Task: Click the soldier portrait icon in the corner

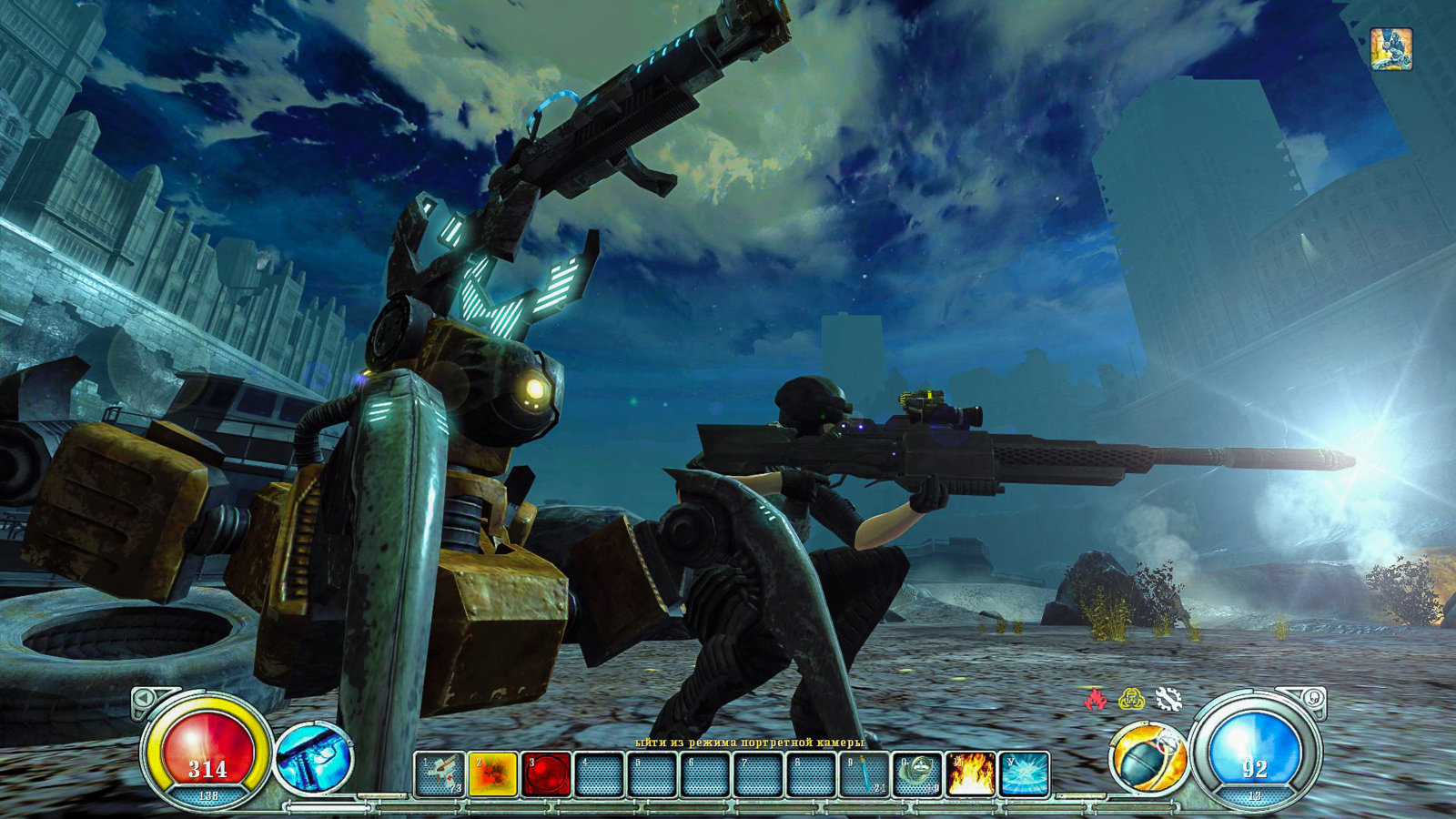Action: (x=1390, y=49)
